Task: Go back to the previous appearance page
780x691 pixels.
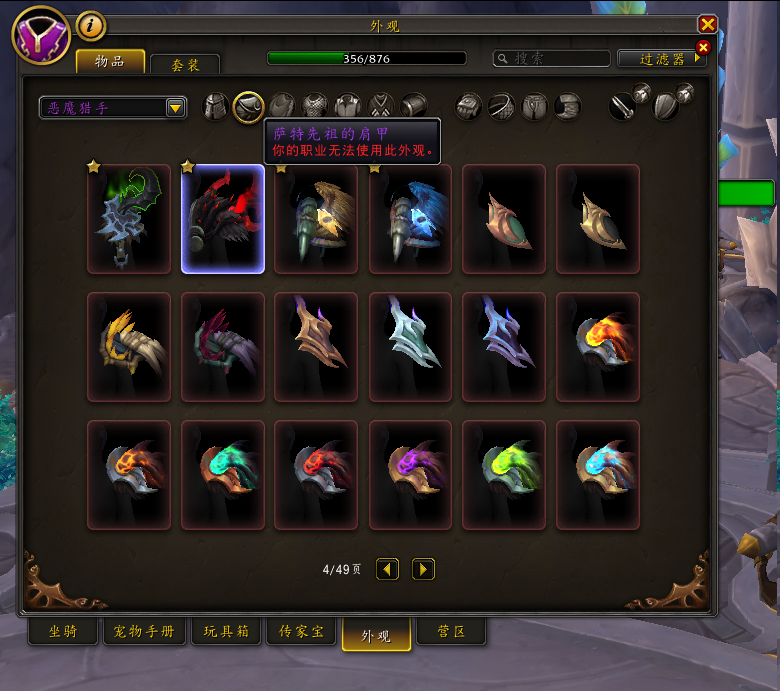Action: pos(387,569)
